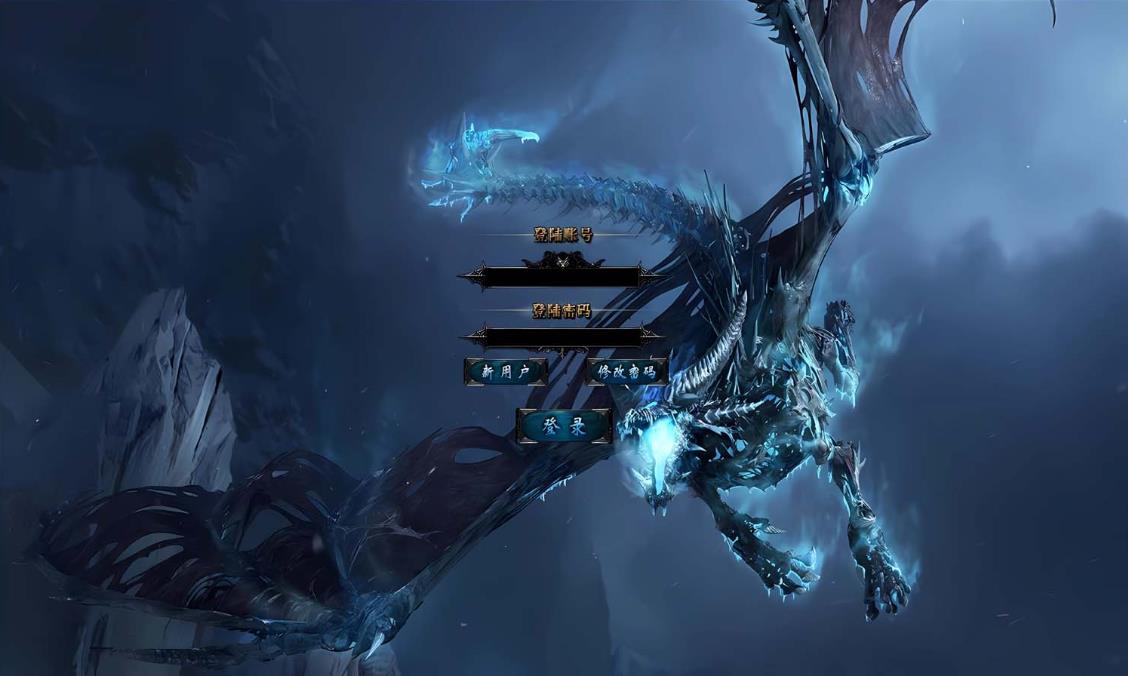
Task: Click the 登陆账号 account input field
Action: (x=561, y=277)
